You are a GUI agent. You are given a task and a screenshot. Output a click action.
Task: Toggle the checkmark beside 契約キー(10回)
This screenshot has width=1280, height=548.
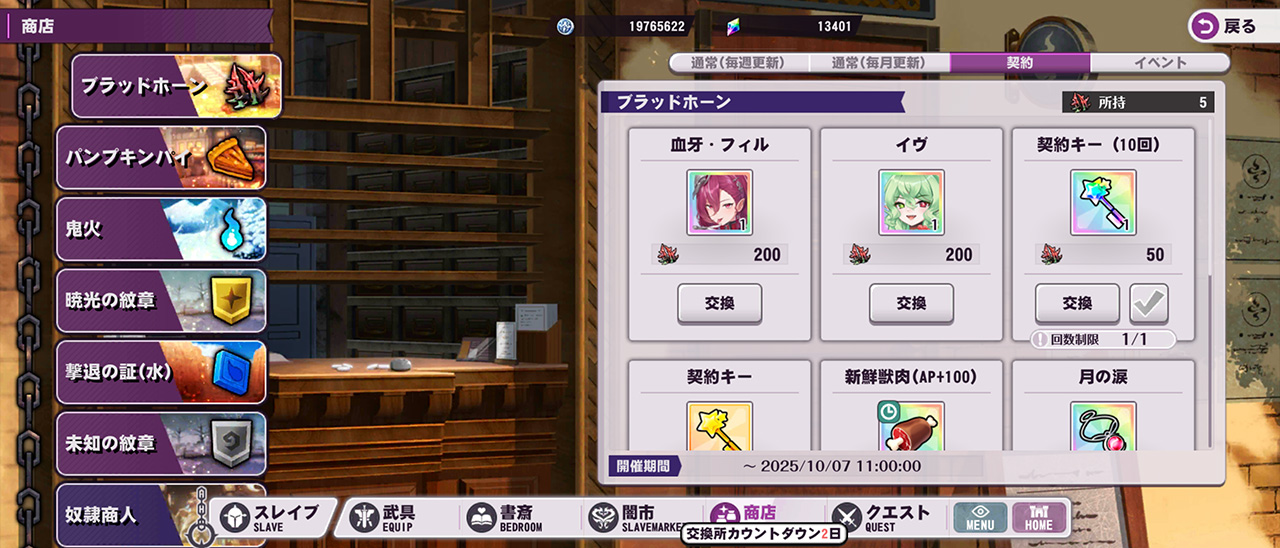tap(1149, 304)
